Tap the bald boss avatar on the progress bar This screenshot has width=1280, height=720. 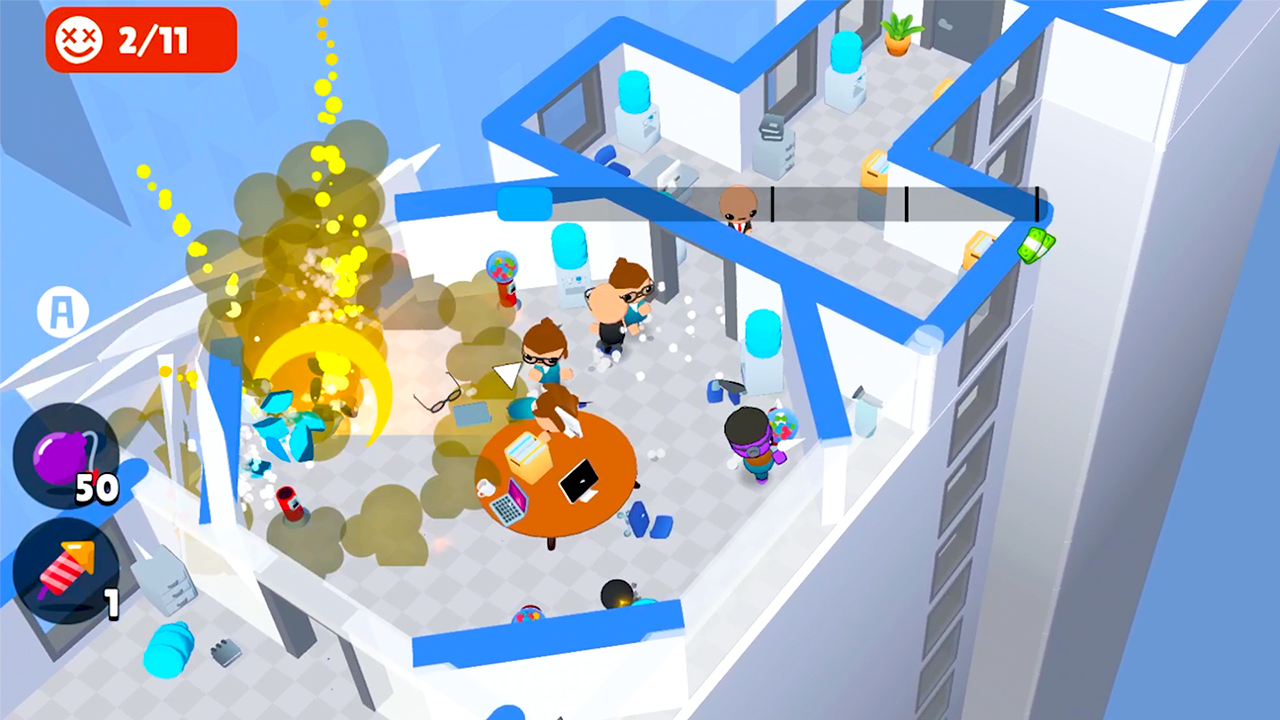tap(737, 205)
